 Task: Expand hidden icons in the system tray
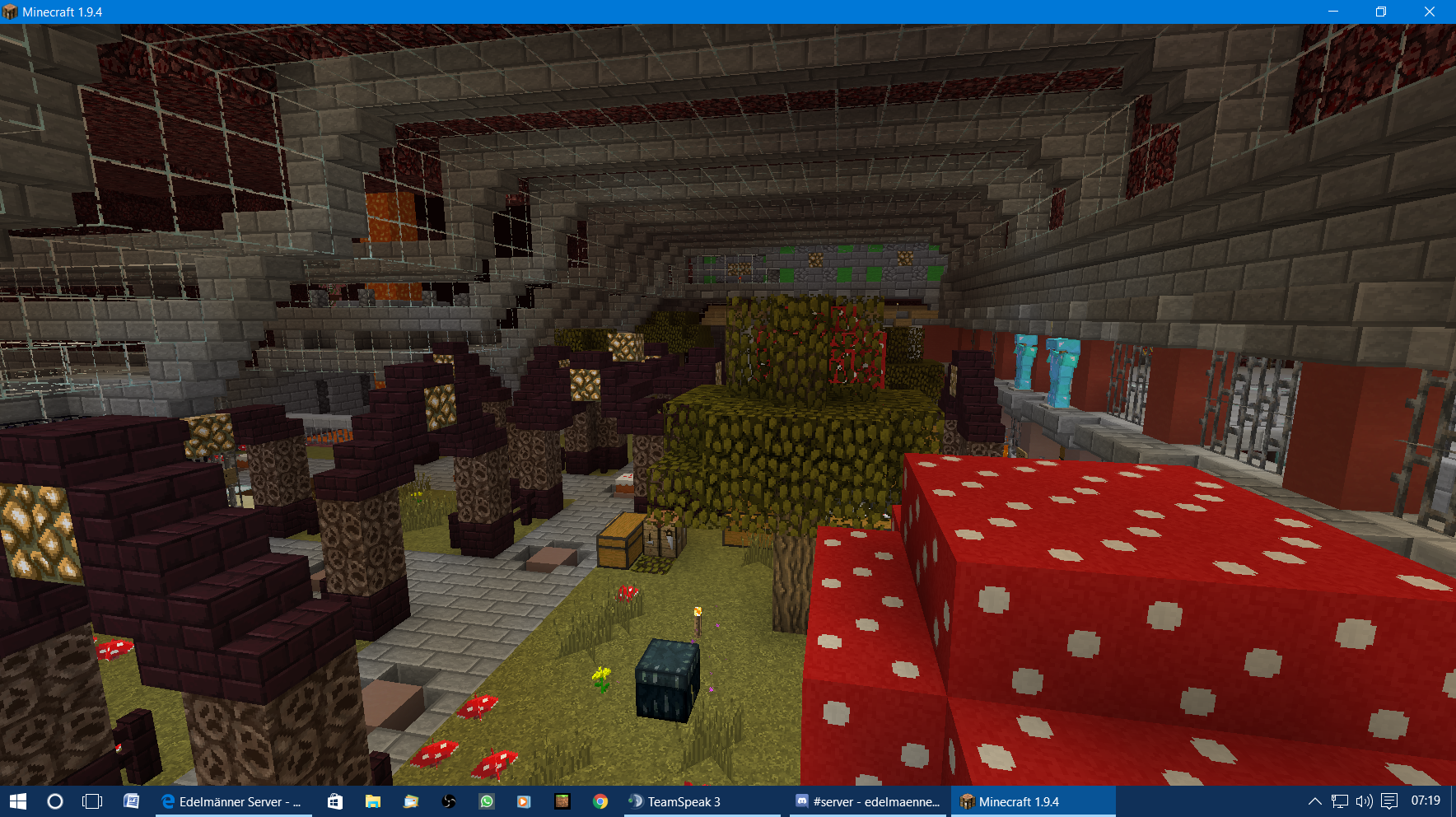click(x=1315, y=801)
